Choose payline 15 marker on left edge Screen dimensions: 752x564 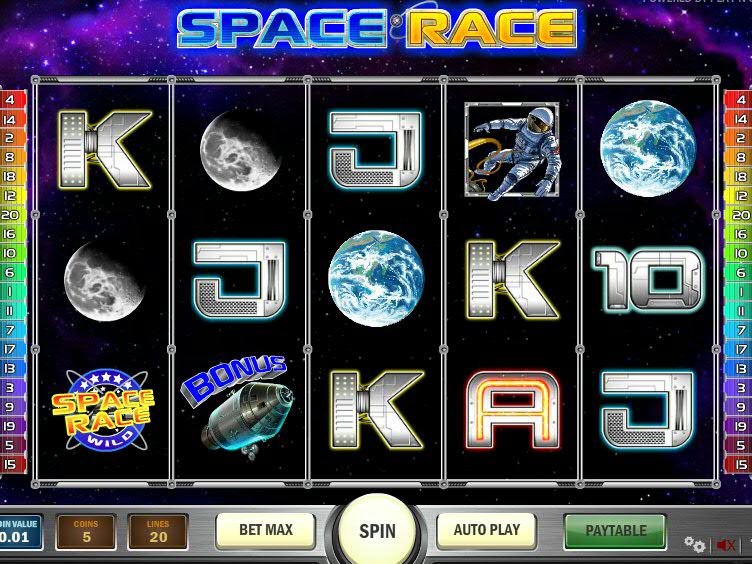pyautogui.click(x=12, y=464)
